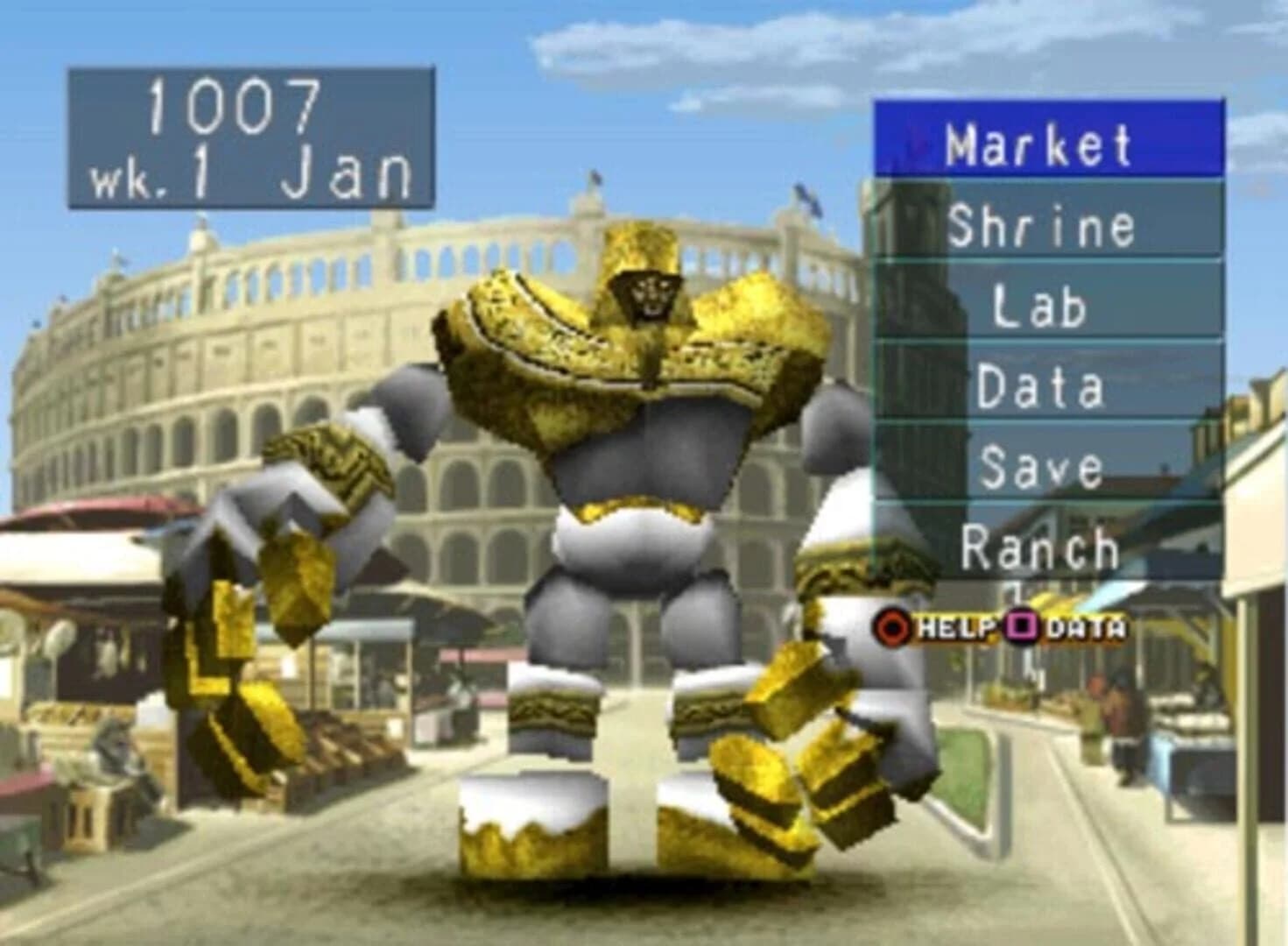
Task: Click the wk. 1 Jan date text
Action: 247,173
